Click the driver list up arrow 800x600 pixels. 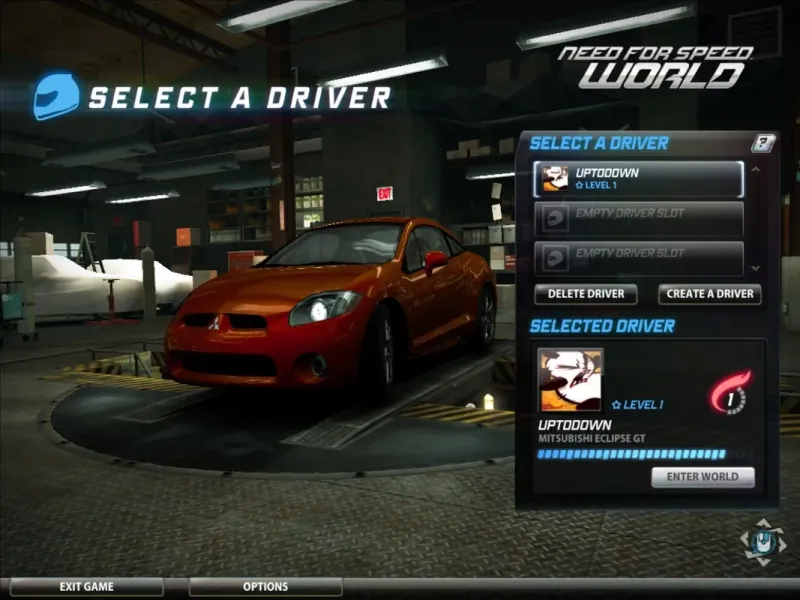(x=755, y=168)
